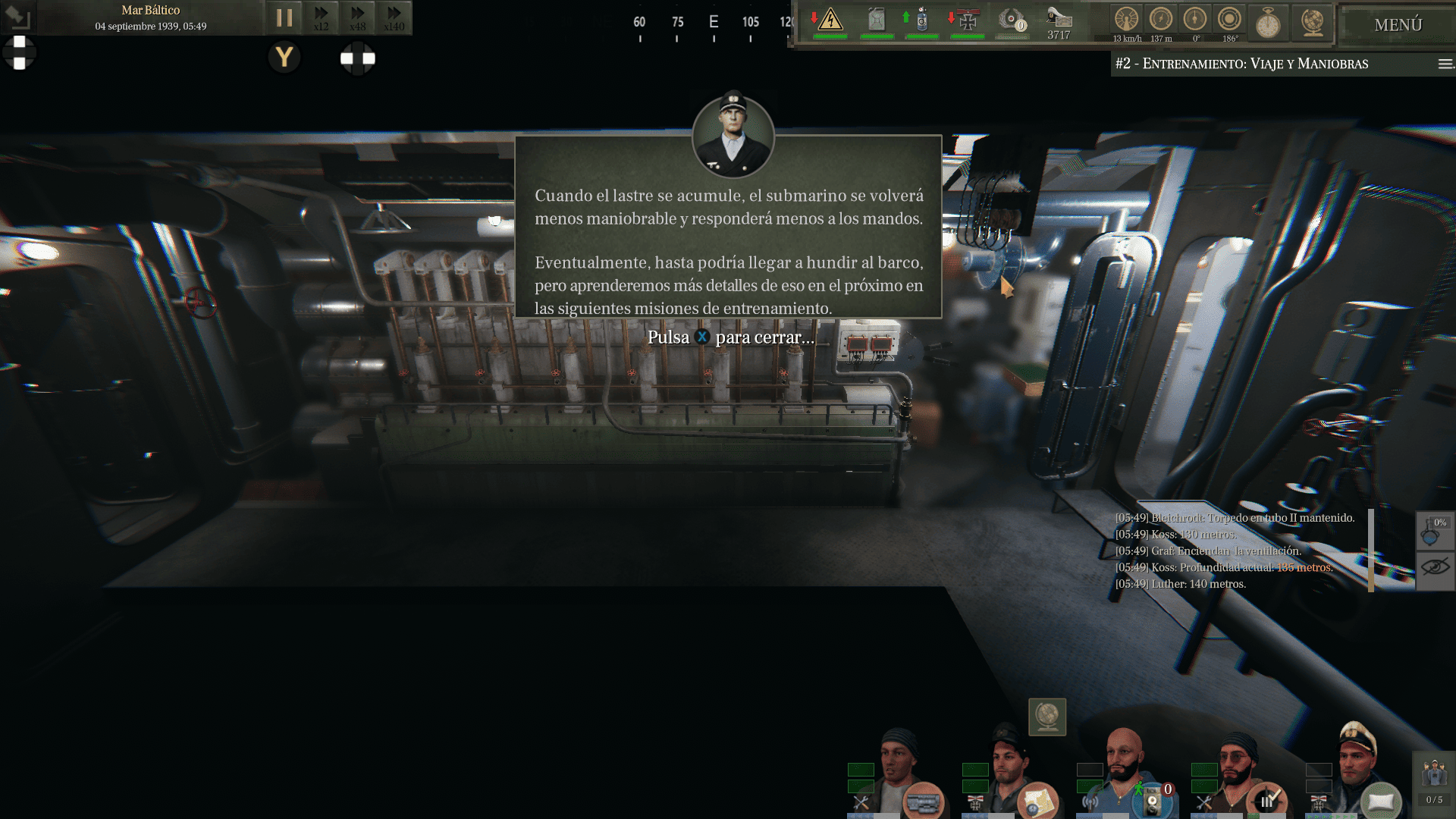Open the crew group panel showing 0/5
Image resolution: width=1456 pixels, height=819 pixels.
1434,781
